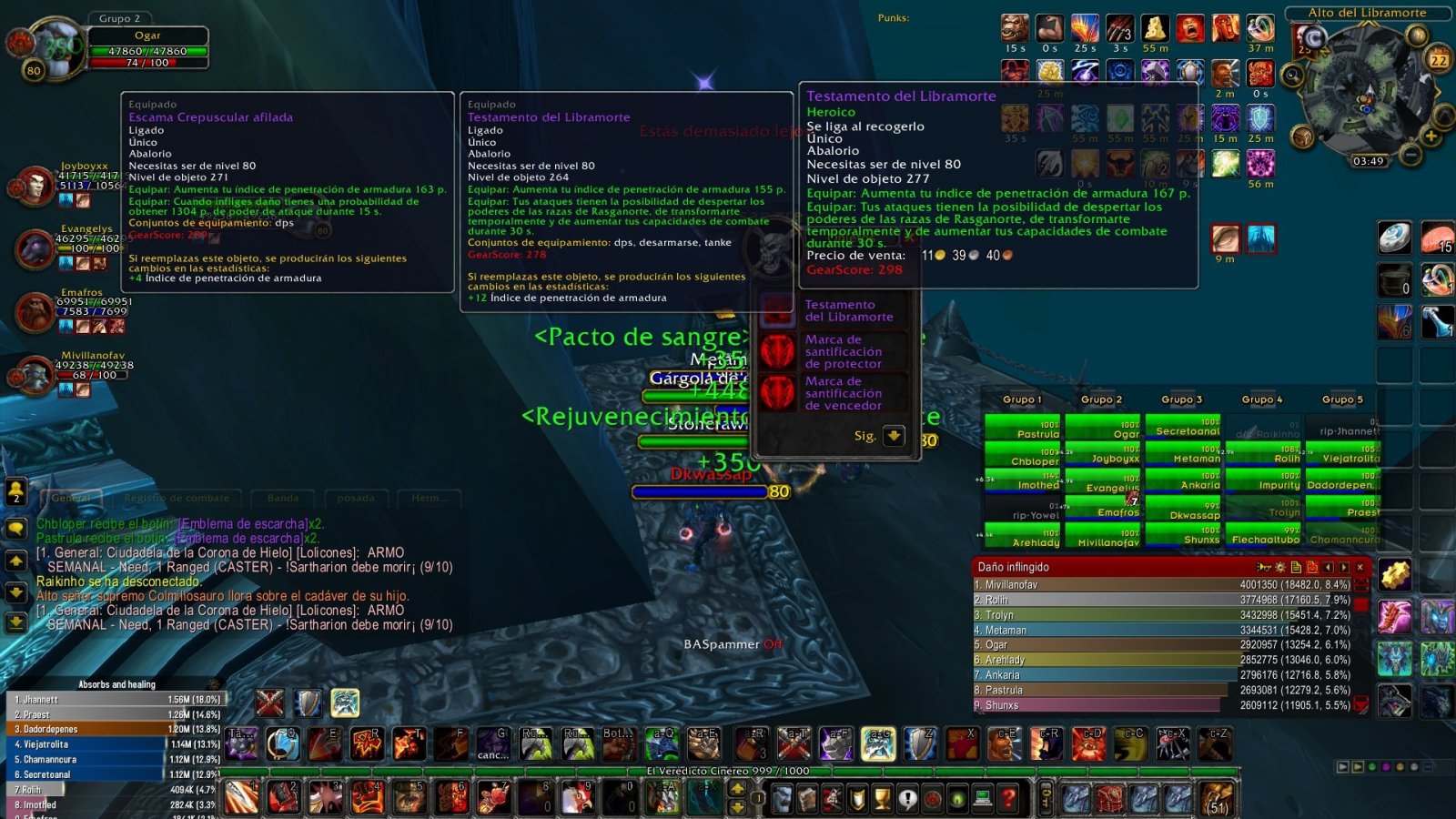This screenshot has width=1456, height=819.
Task: Toggle minimap tracking with the magnifier icon
Action: [x=1292, y=75]
